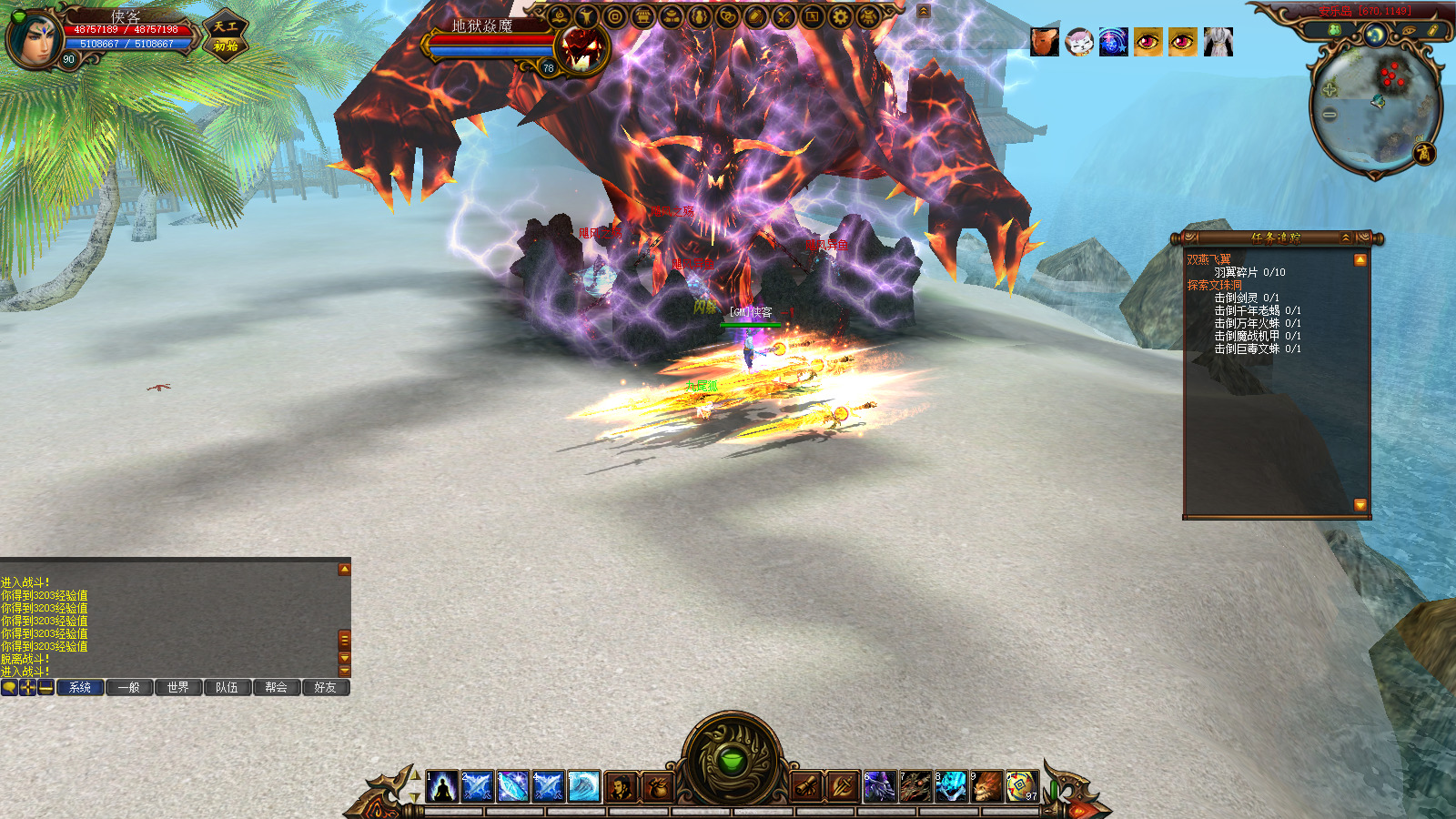The image size is (1456, 819).
Task: Collapse the 任务追踪 quest tracker panel
Action: coord(1346,238)
